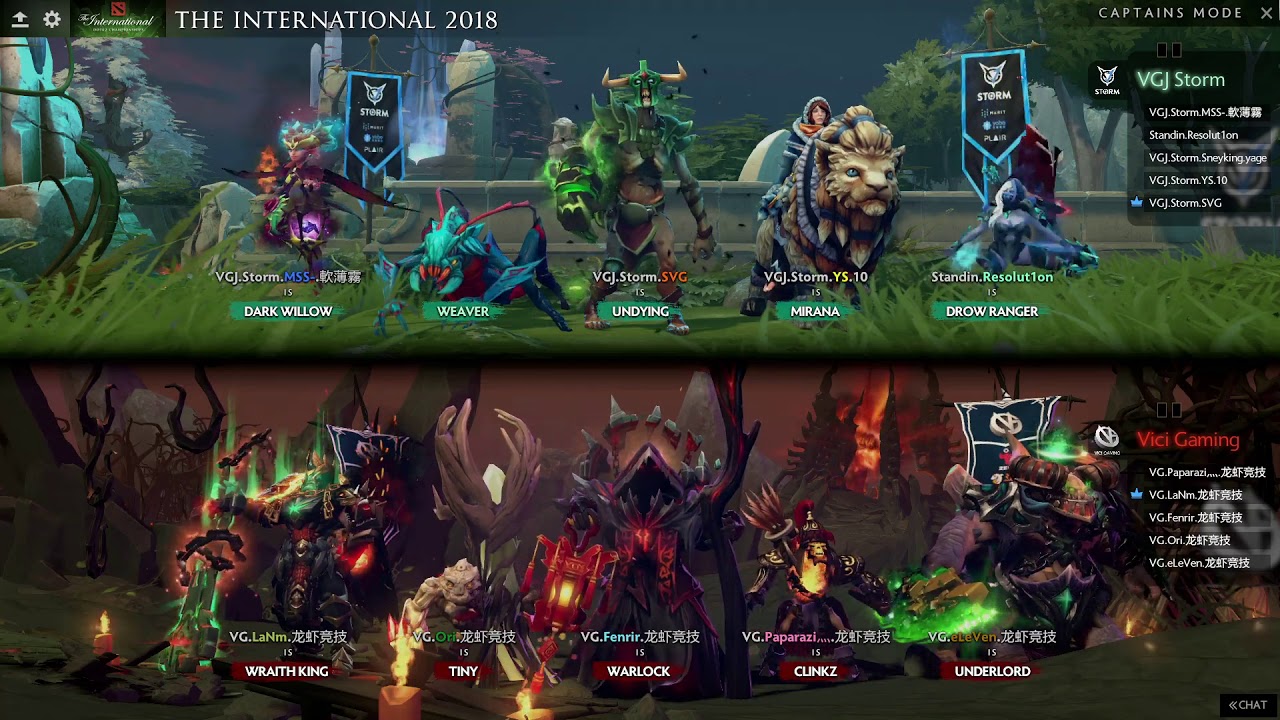The image size is (1280, 720).
Task: Select Standin.Resolut1on in the player list
Action: tap(1193, 135)
